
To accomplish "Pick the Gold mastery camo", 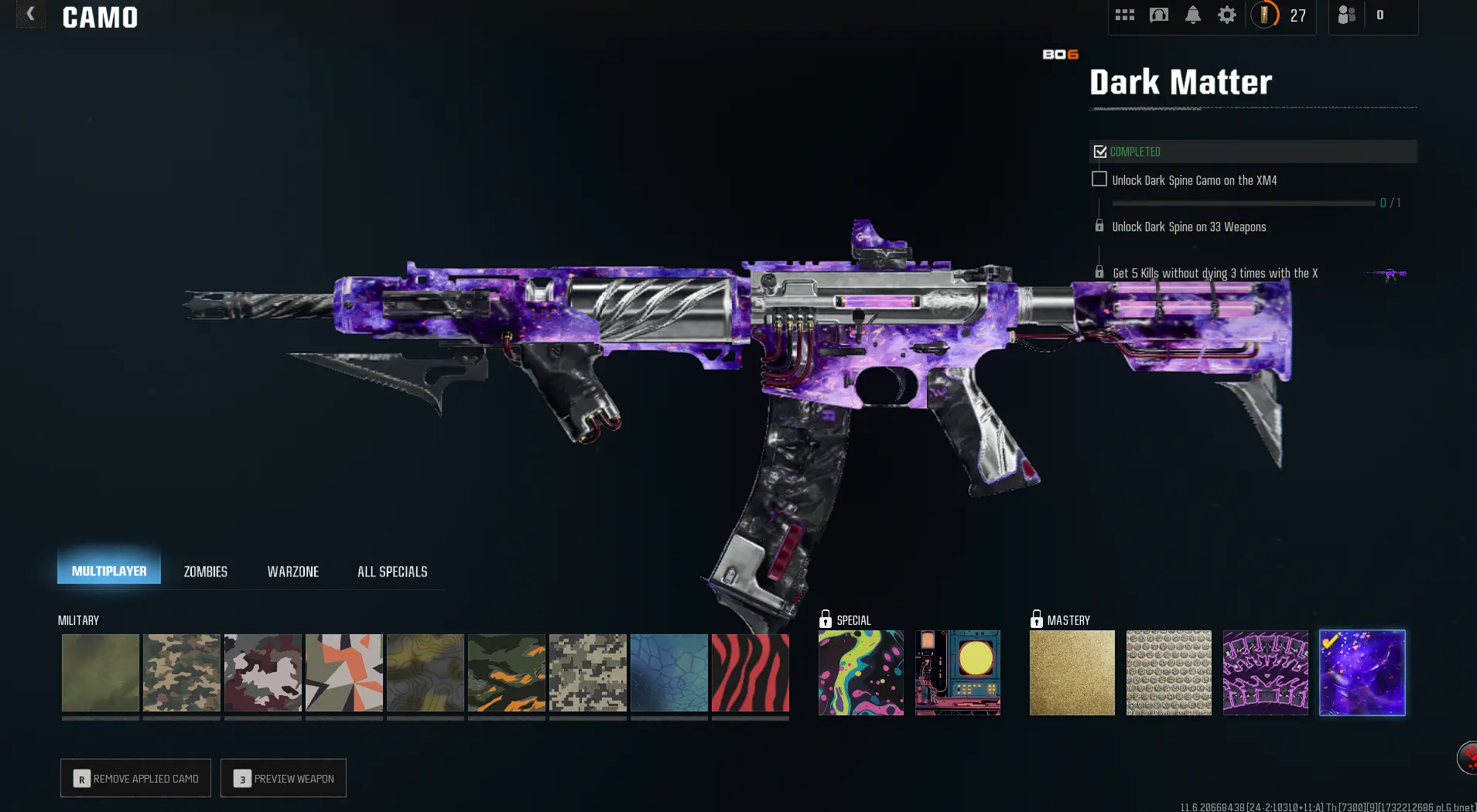I will coord(1072,673).
